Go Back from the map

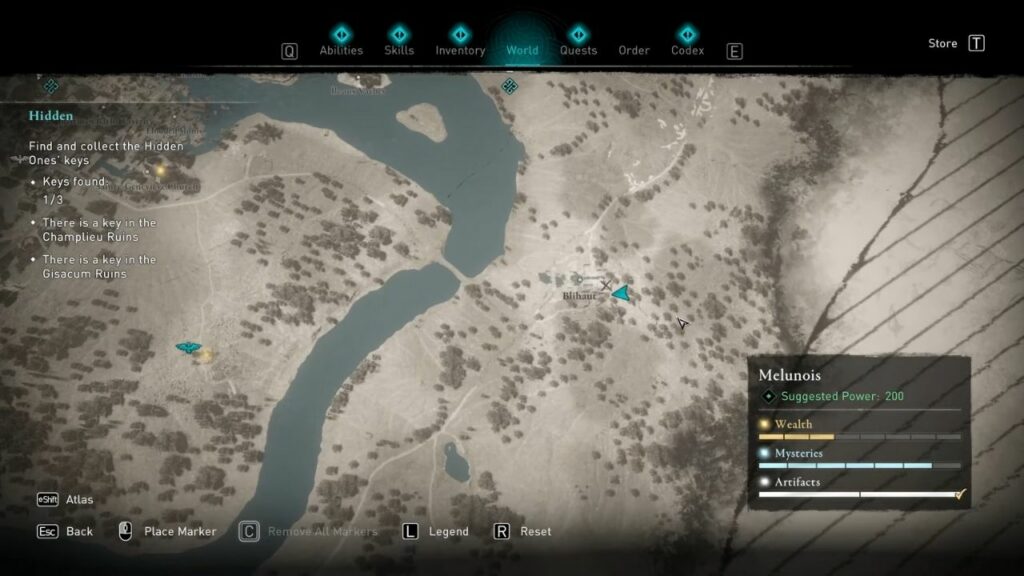click(79, 531)
